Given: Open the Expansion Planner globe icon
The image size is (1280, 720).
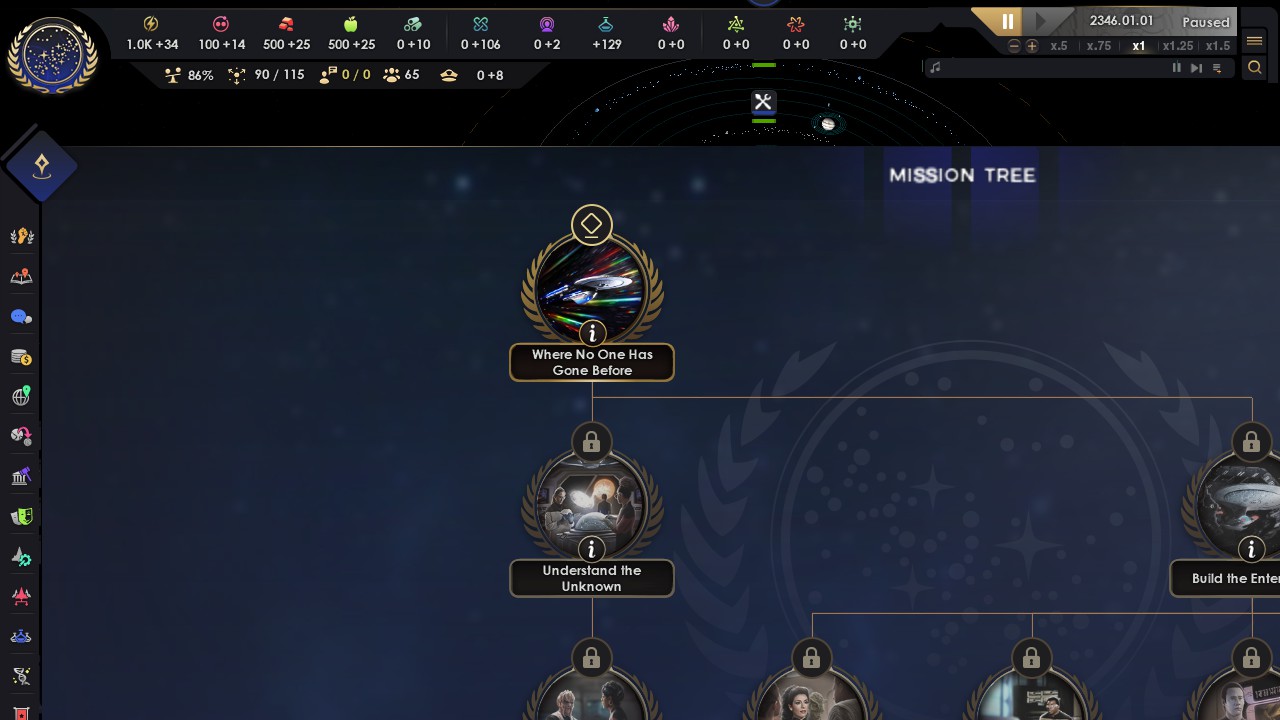Looking at the screenshot, I should pos(20,396).
